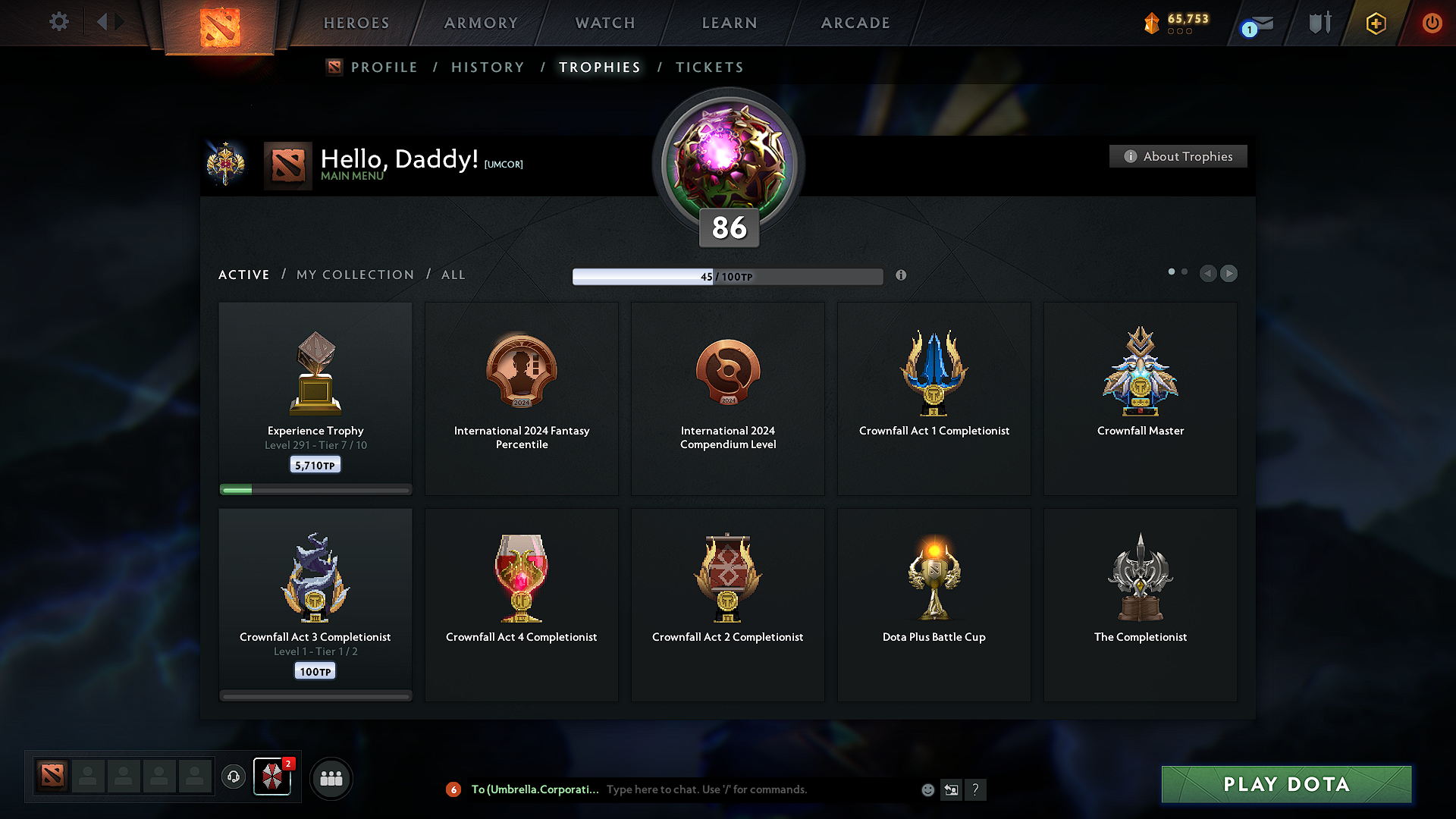Click the About Trophies button
This screenshot has width=1456, height=819.
pos(1178,156)
